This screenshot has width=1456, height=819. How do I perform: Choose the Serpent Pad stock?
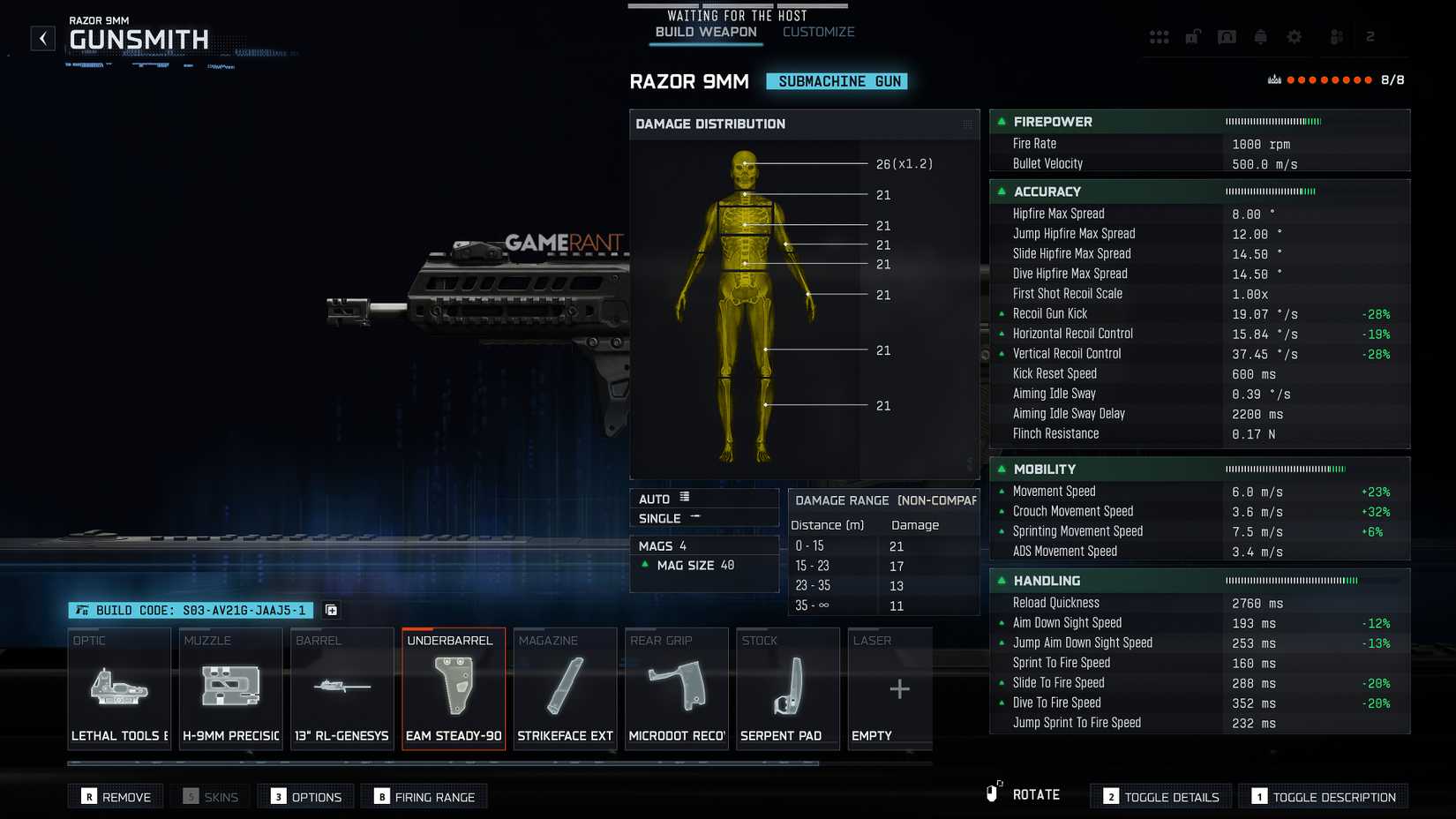787,688
